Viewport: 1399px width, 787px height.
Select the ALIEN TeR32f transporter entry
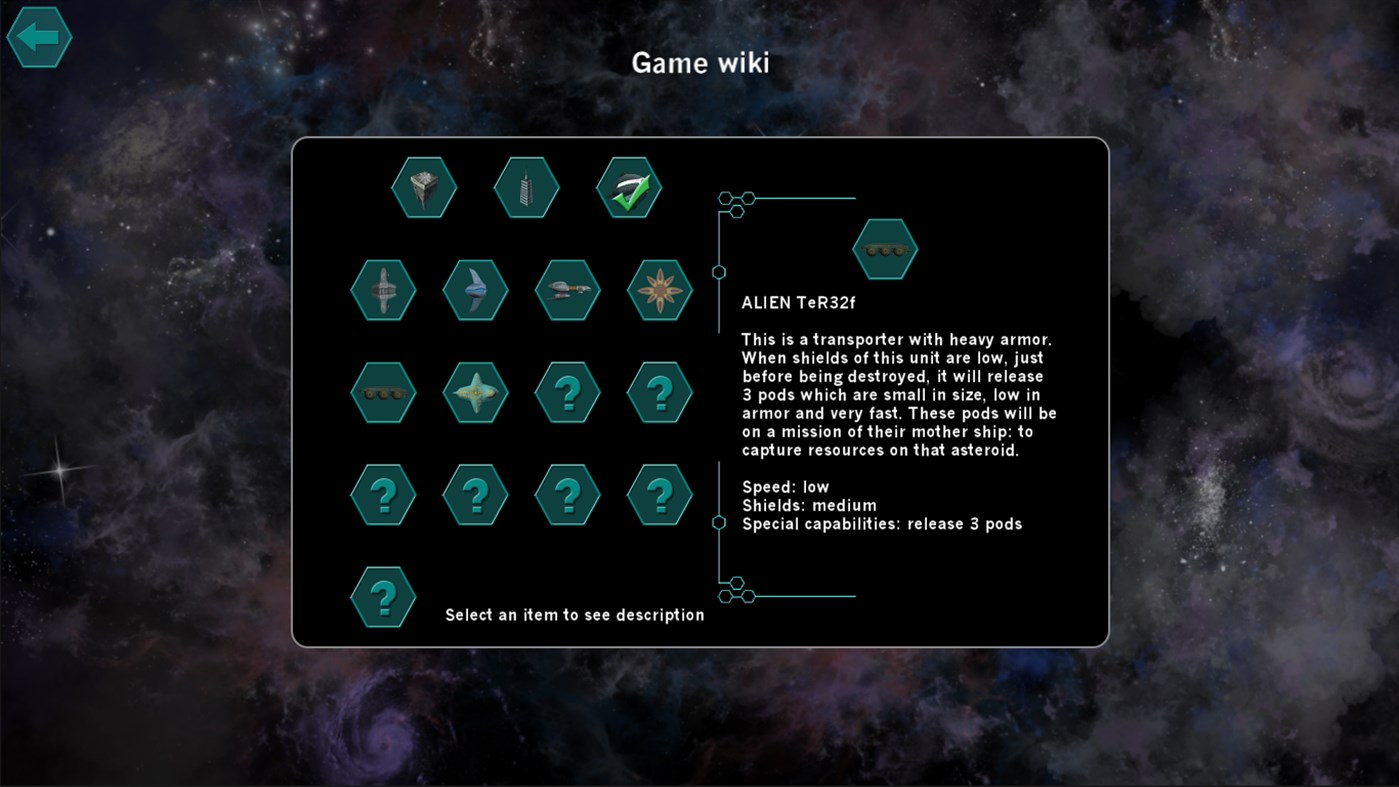[x=383, y=392]
